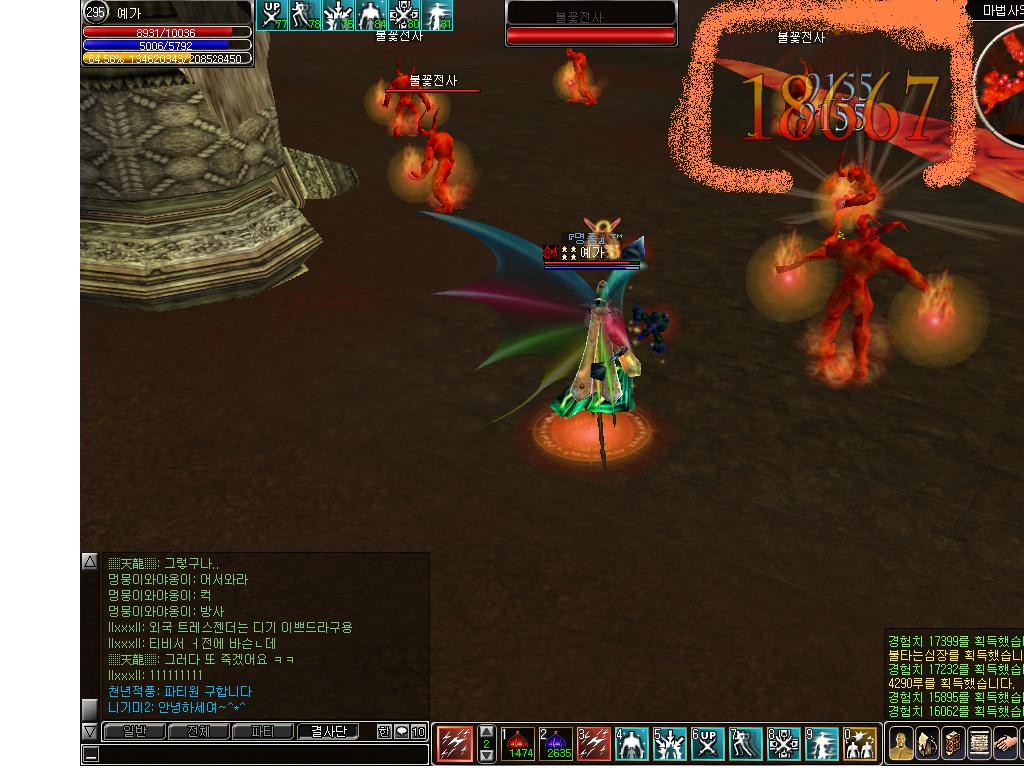The image size is (1024, 768).
Task: Switch to the 일반 chat tab
Action: click(x=134, y=731)
